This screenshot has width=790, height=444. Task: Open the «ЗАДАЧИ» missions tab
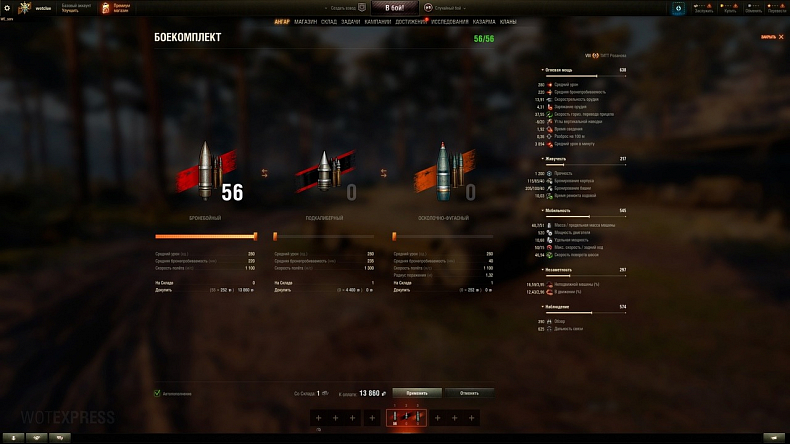pyautogui.click(x=350, y=20)
